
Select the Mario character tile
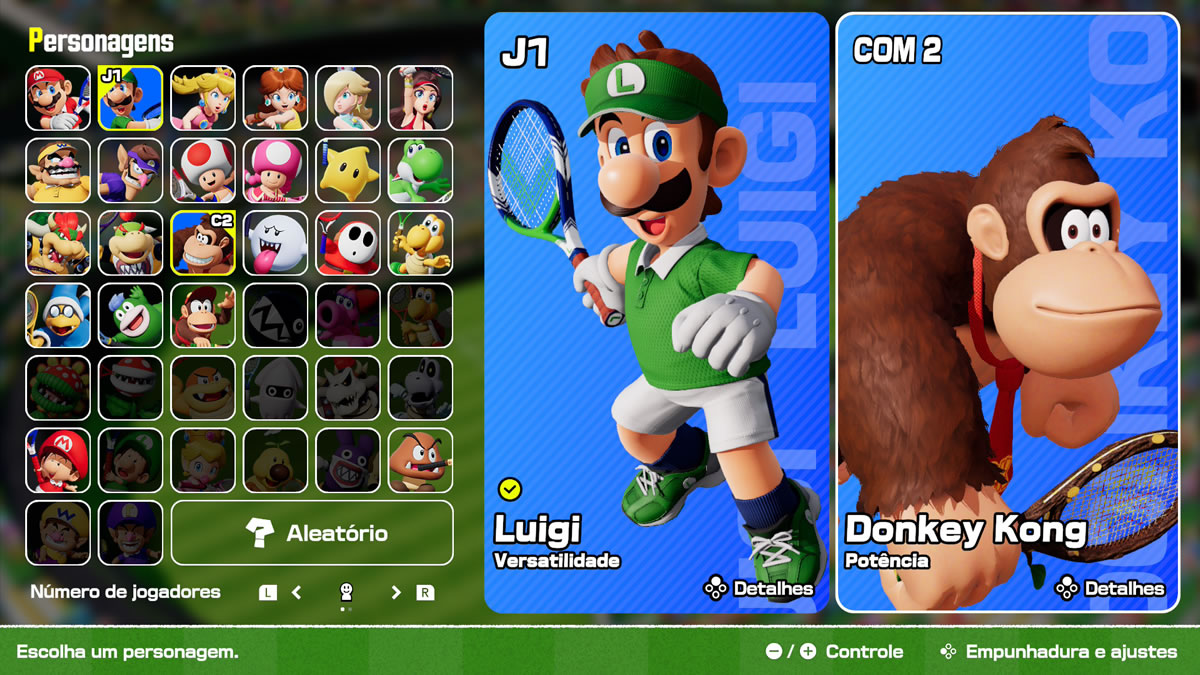[x=58, y=98]
